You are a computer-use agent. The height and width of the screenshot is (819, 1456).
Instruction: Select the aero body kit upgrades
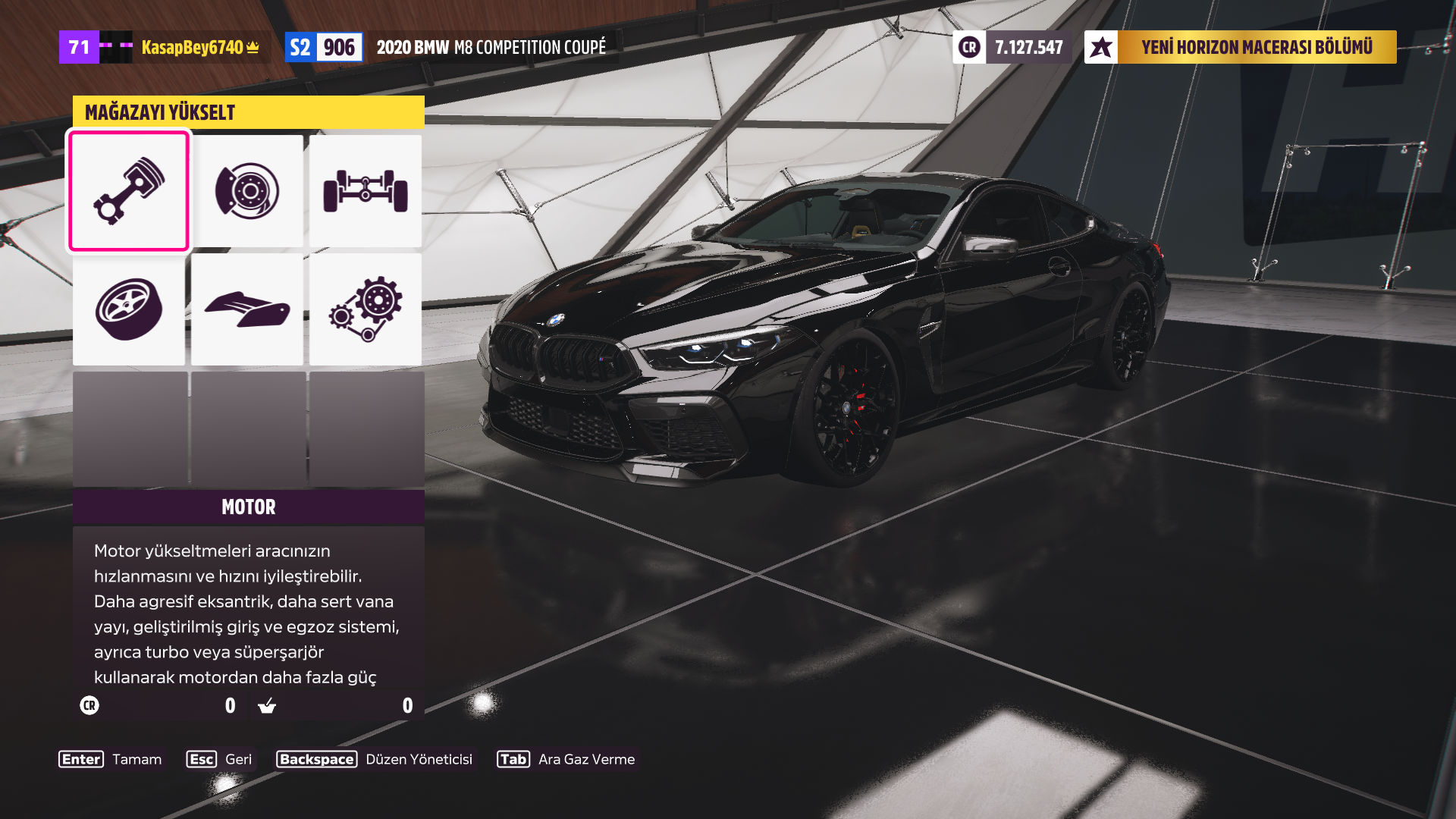click(247, 309)
